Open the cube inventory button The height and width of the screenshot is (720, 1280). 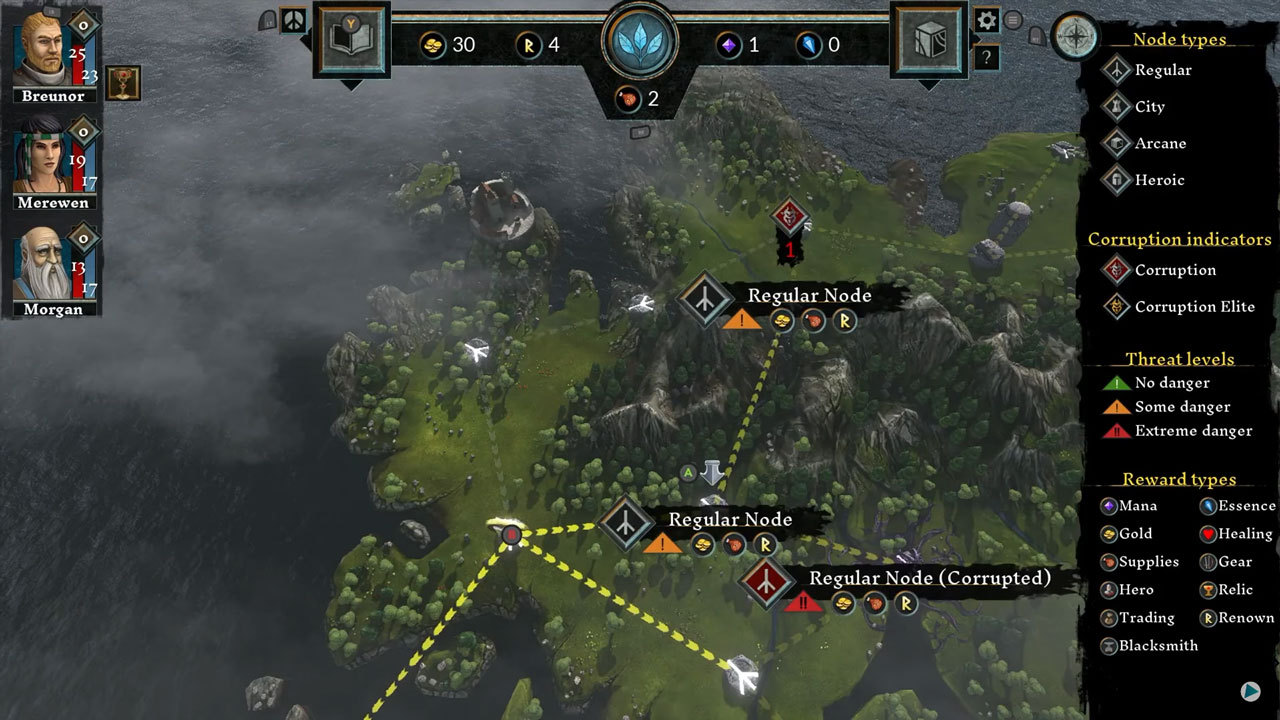coord(929,40)
